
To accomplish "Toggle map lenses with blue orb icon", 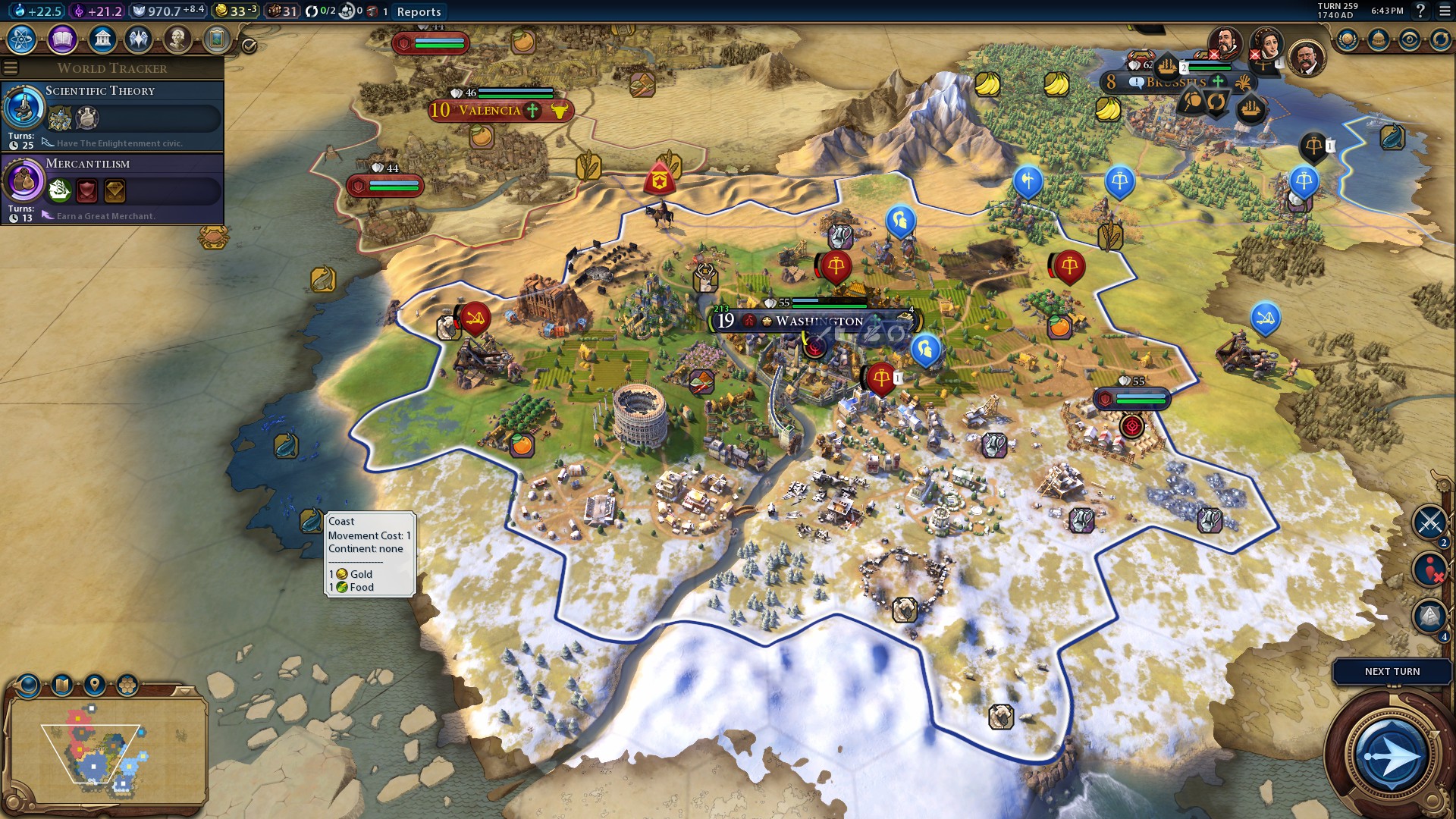I will pyautogui.click(x=27, y=684).
